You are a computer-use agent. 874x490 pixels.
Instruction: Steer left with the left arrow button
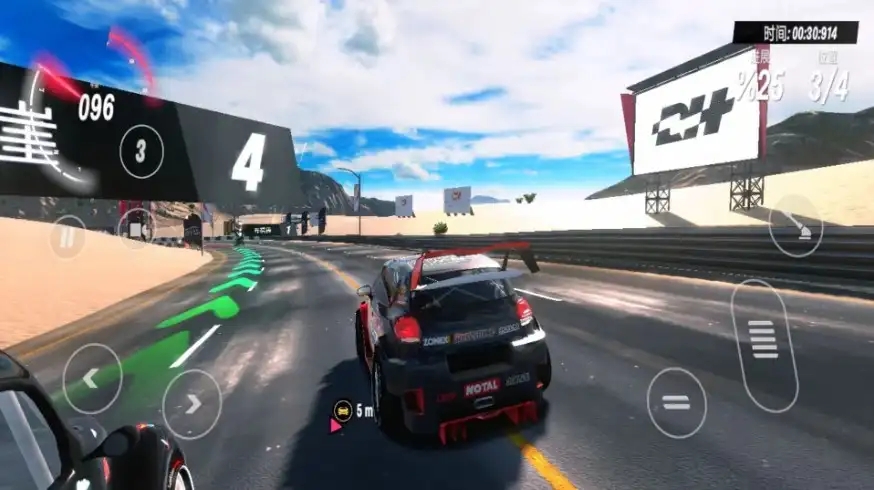[92, 379]
